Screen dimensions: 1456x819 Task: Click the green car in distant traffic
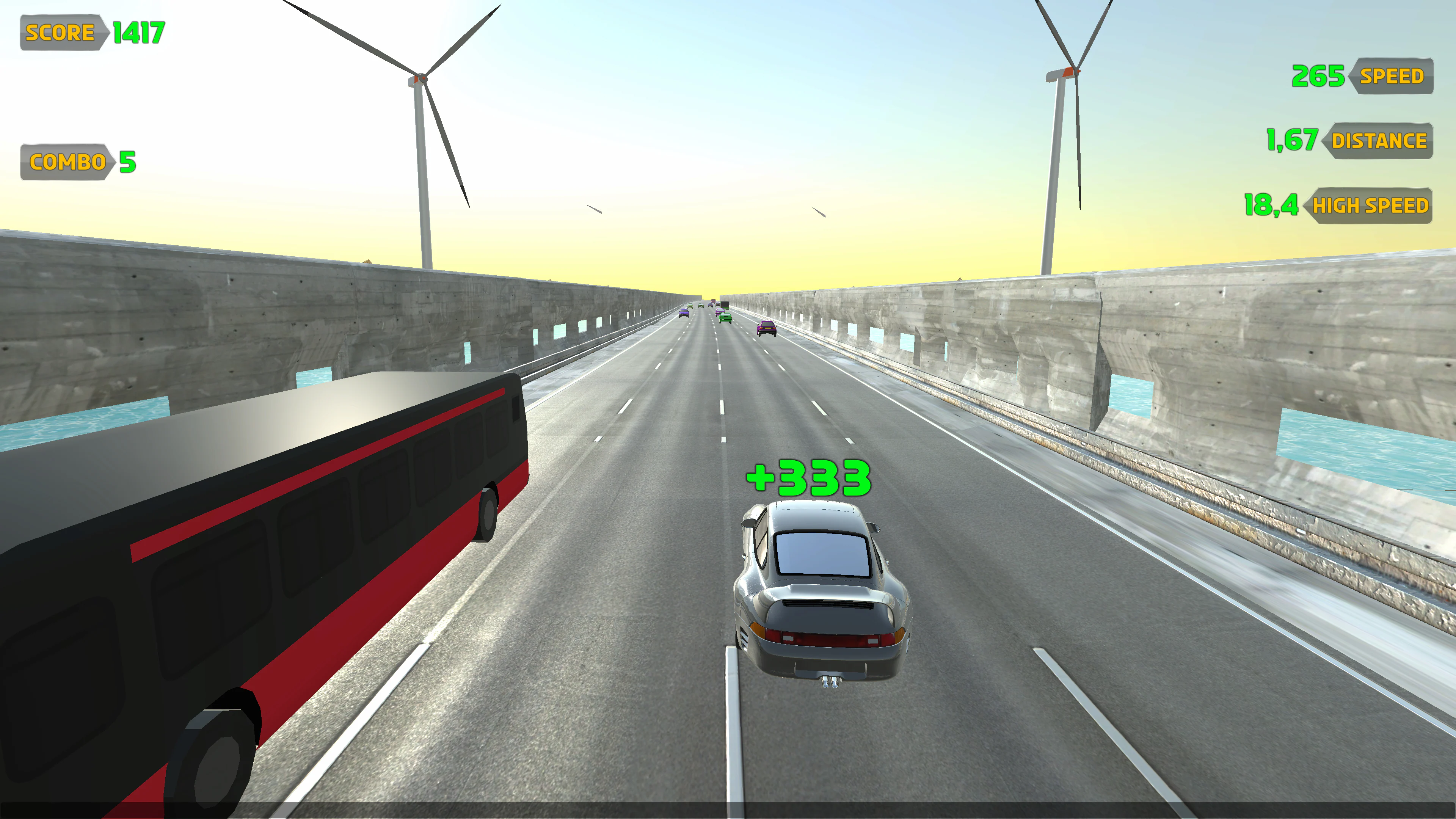click(725, 318)
